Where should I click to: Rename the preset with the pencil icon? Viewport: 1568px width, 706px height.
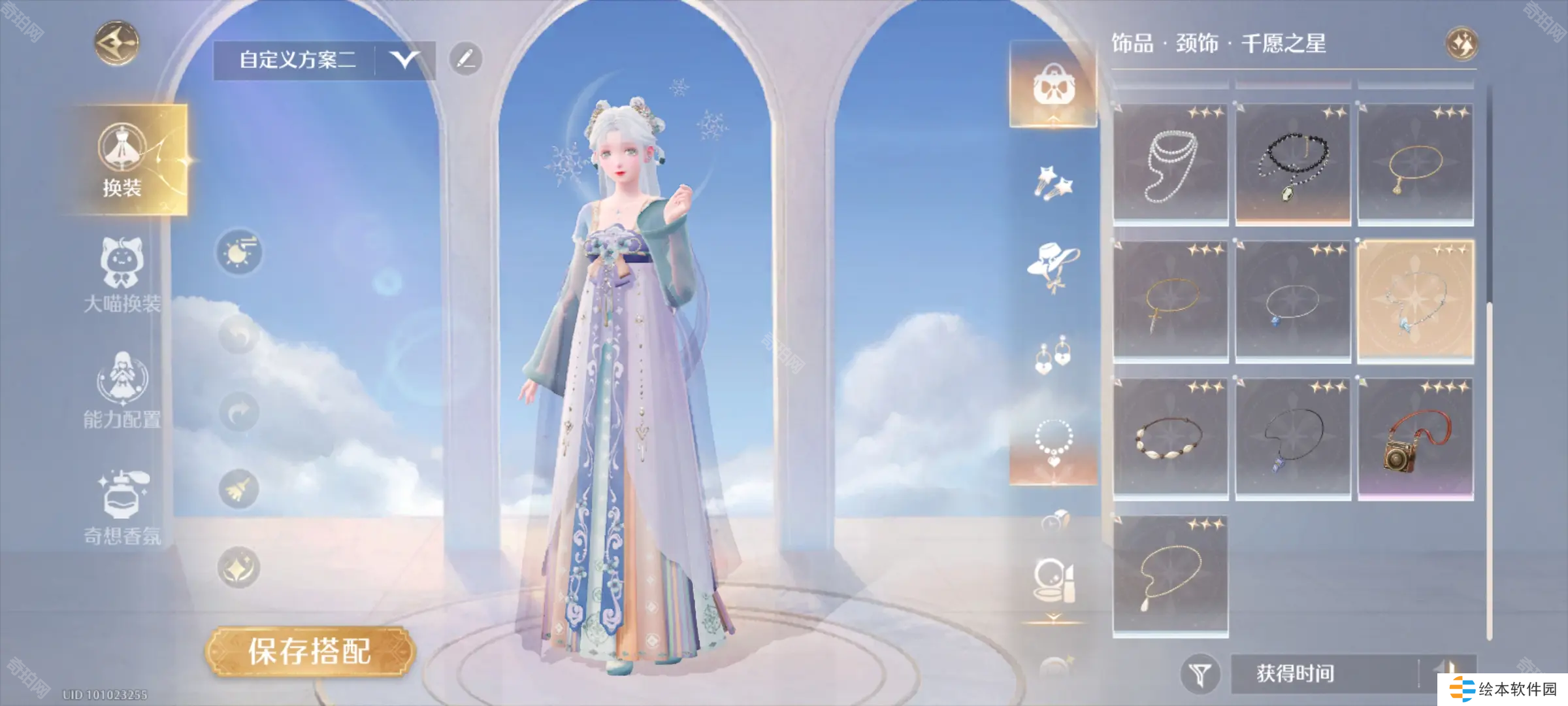pyautogui.click(x=466, y=59)
